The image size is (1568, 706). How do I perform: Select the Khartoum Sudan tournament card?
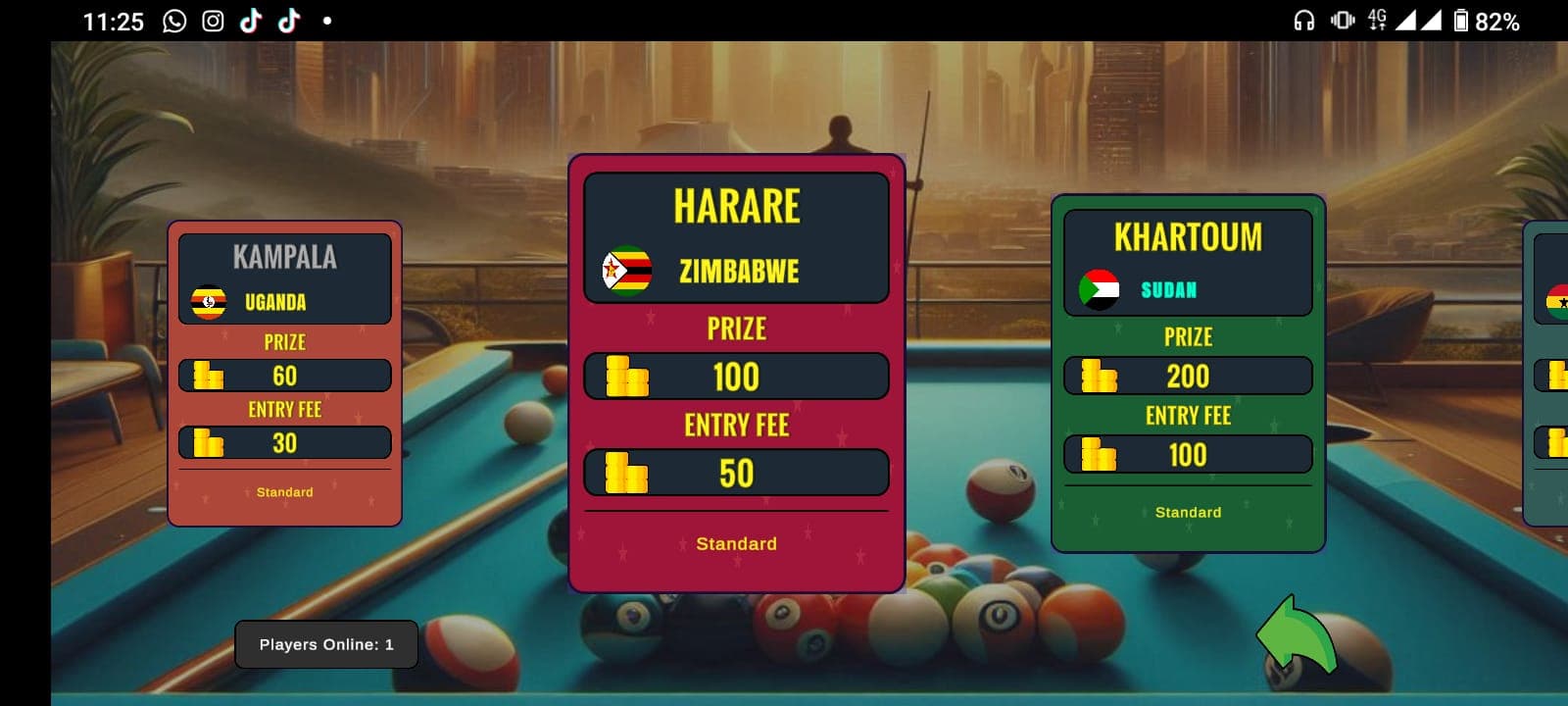[1187, 373]
